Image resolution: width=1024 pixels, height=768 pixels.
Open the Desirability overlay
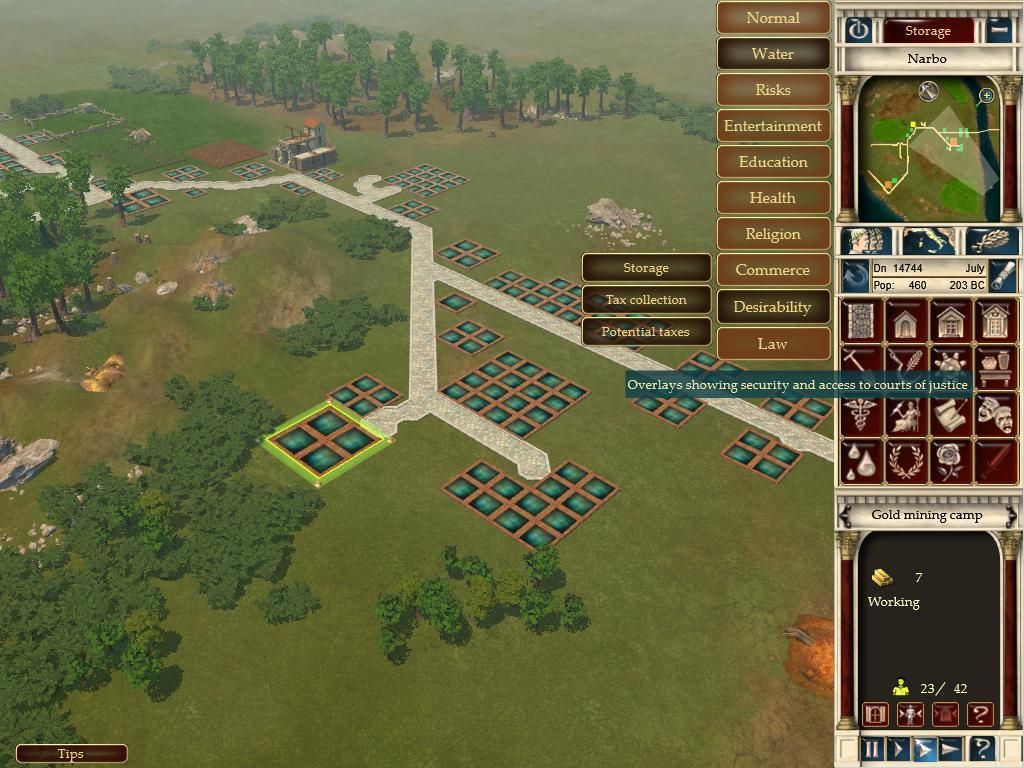click(x=773, y=307)
